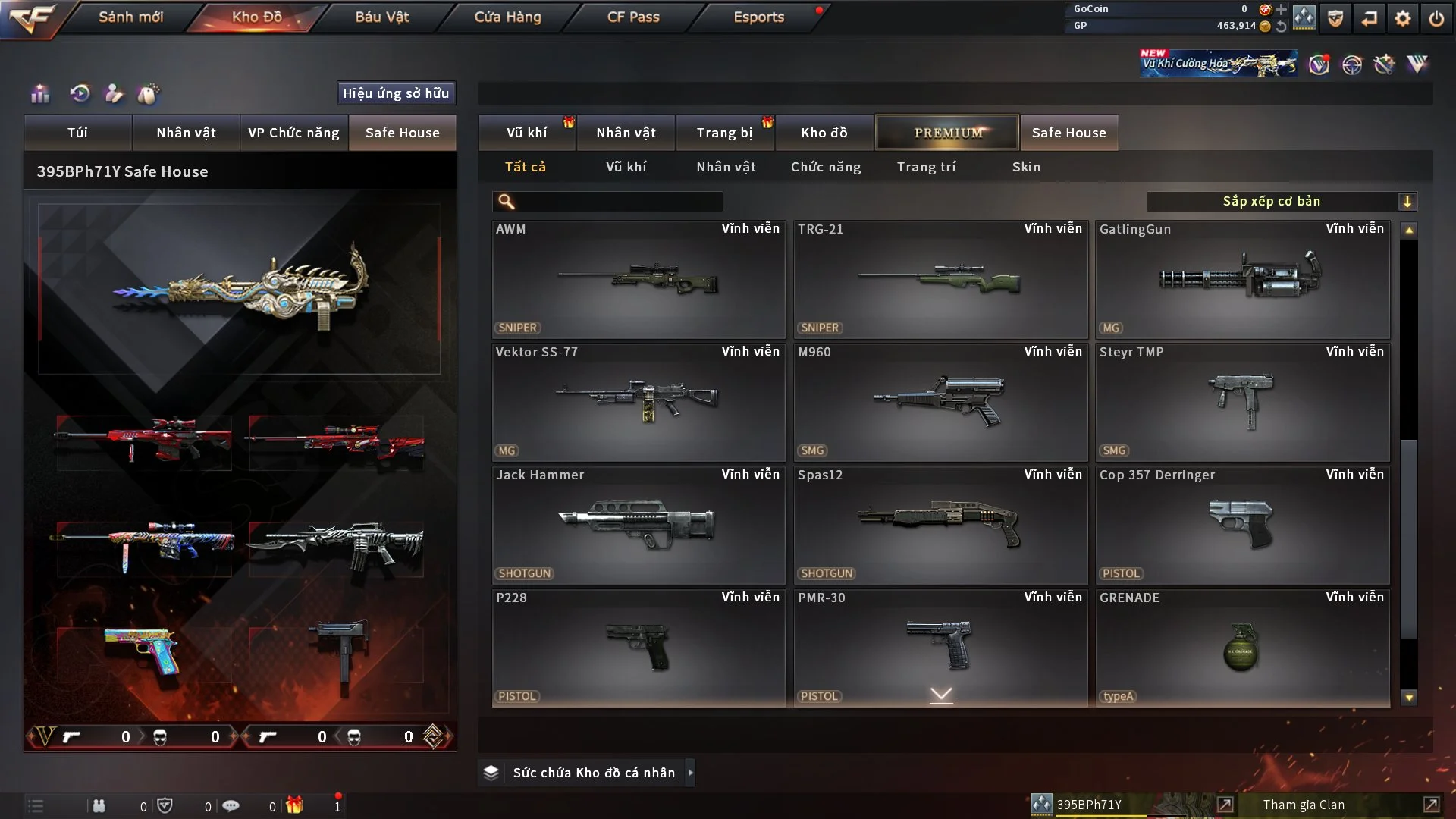Click the inventory search field
The width and height of the screenshot is (1456, 819).
[x=618, y=202]
